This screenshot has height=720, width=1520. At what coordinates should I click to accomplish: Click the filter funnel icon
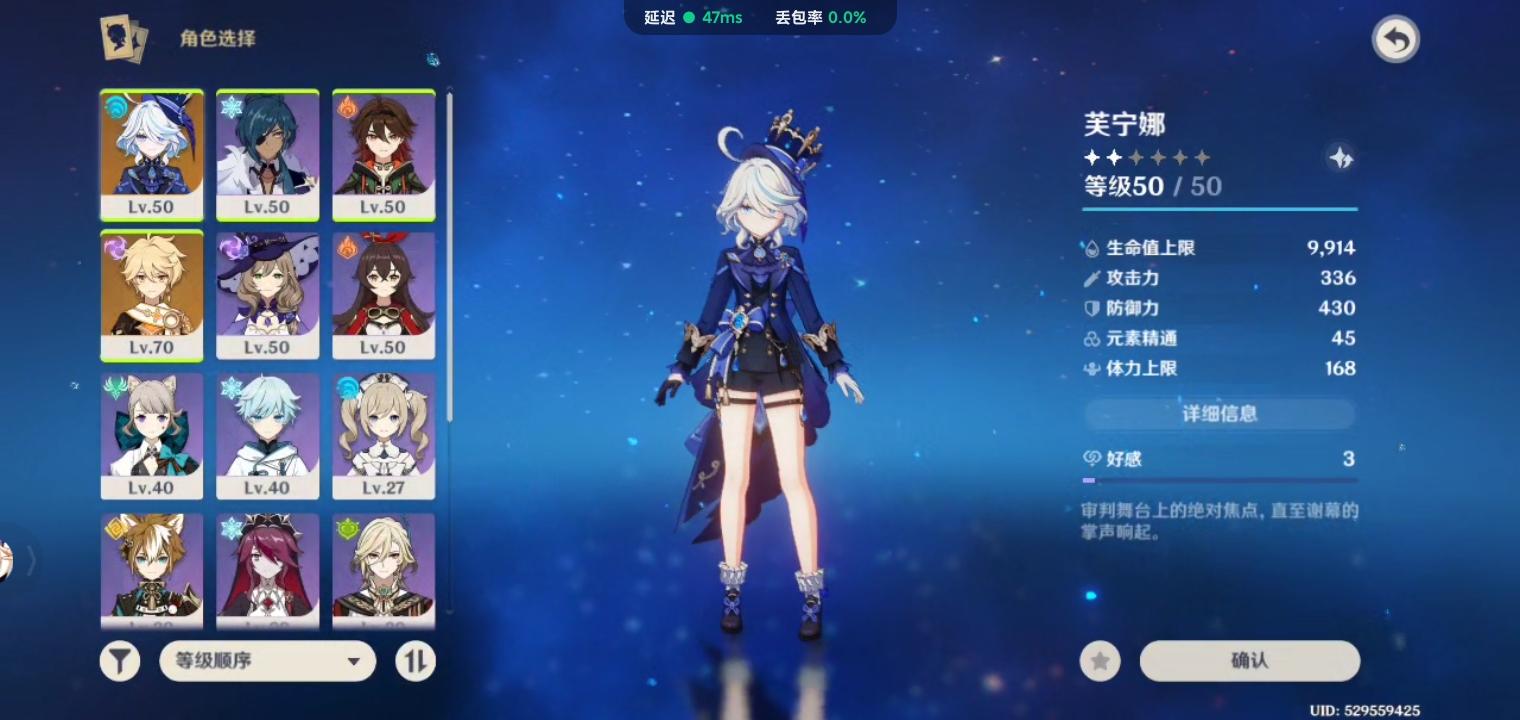[120, 661]
